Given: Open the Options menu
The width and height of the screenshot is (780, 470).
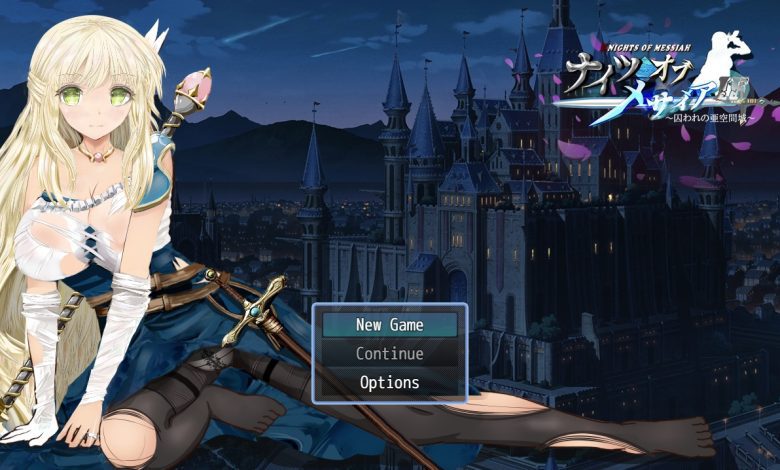Looking at the screenshot, I should point(389,383).
